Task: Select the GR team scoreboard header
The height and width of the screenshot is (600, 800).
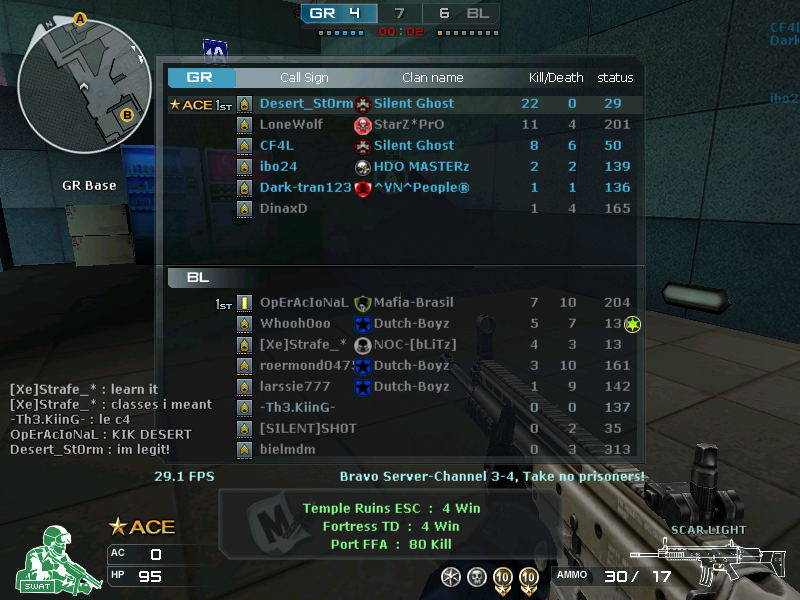Action: coord(201,77)
